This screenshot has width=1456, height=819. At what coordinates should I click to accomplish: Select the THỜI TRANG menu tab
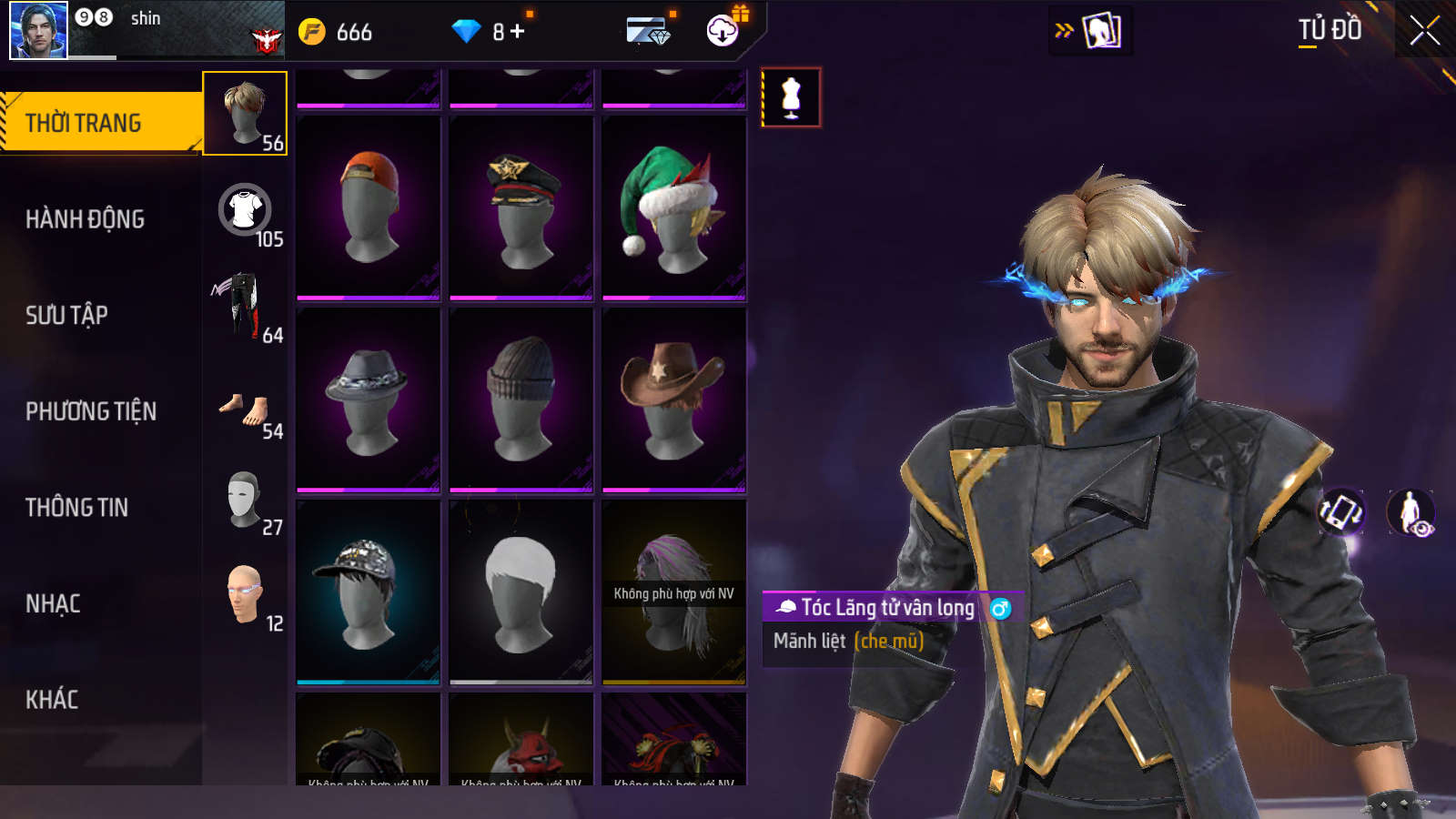tap(83, 123)
